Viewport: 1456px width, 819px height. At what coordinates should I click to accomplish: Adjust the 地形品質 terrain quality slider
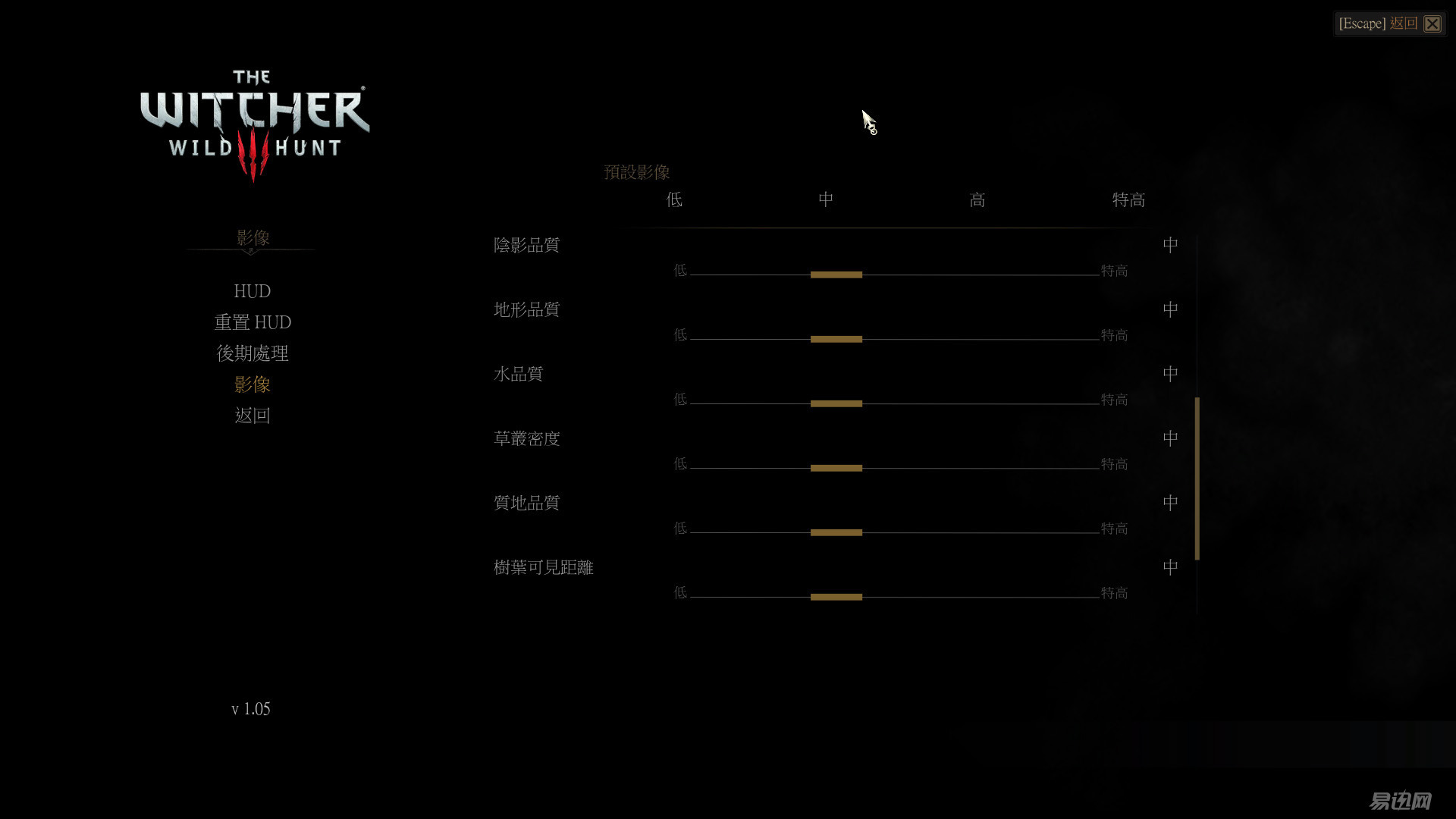pyautogui.click(x=836, y=338)
